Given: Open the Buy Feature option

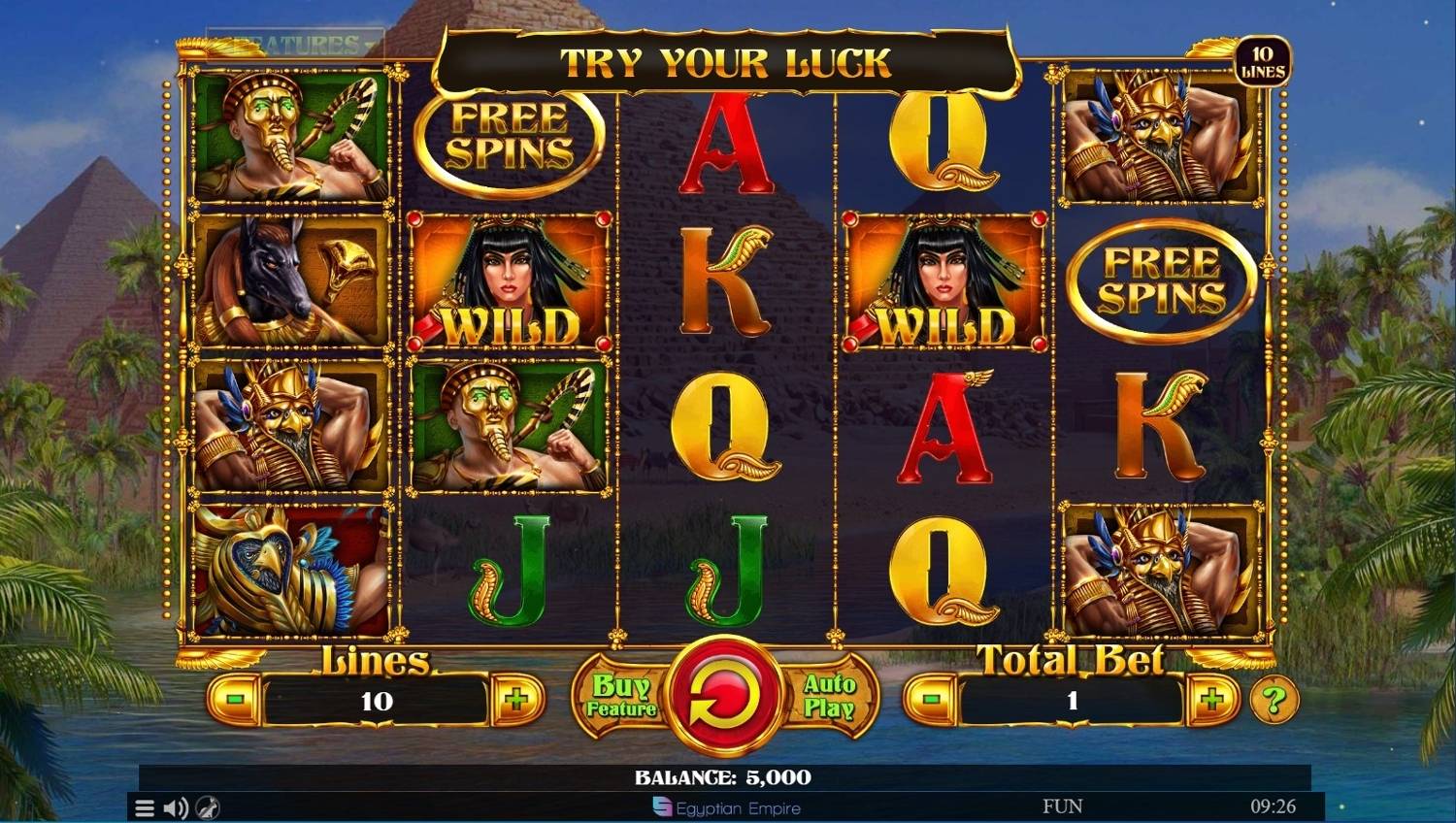Looking at the screenshot, I should coord(621,696).
